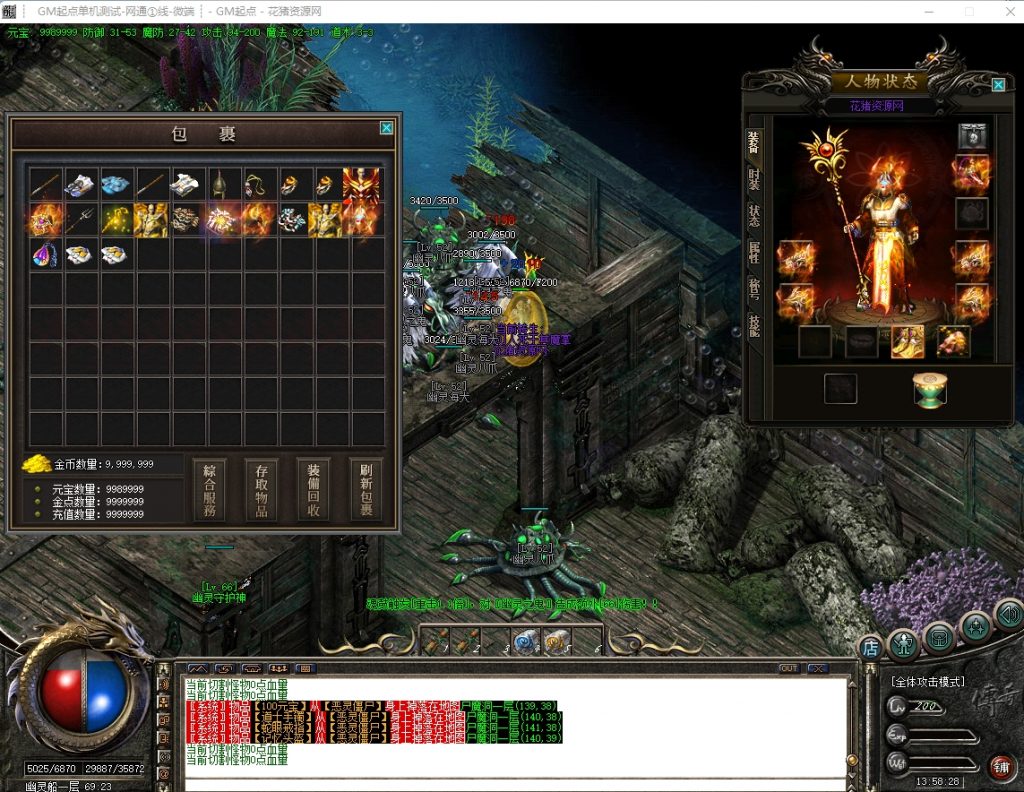Close the 包裹 inventory window

click(x=386, y=128)
